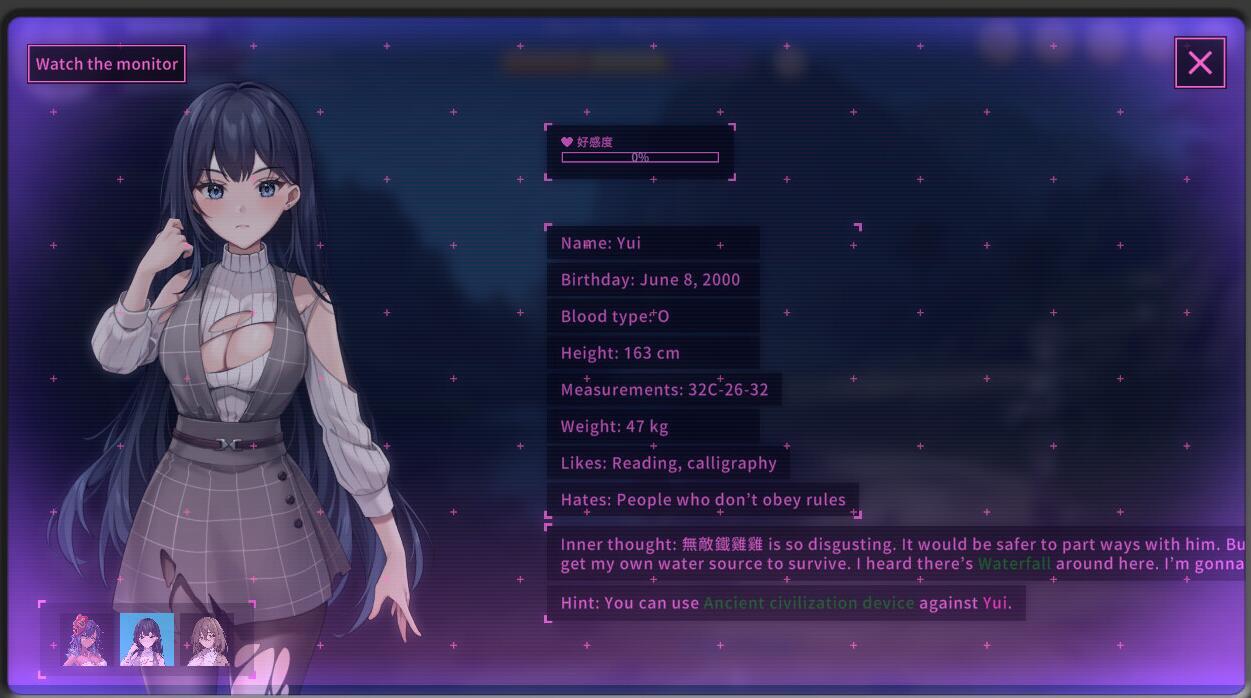Screen dimensions: 1251x698
Task: Click the Watch the monitor button
Action: coord(106,64)
